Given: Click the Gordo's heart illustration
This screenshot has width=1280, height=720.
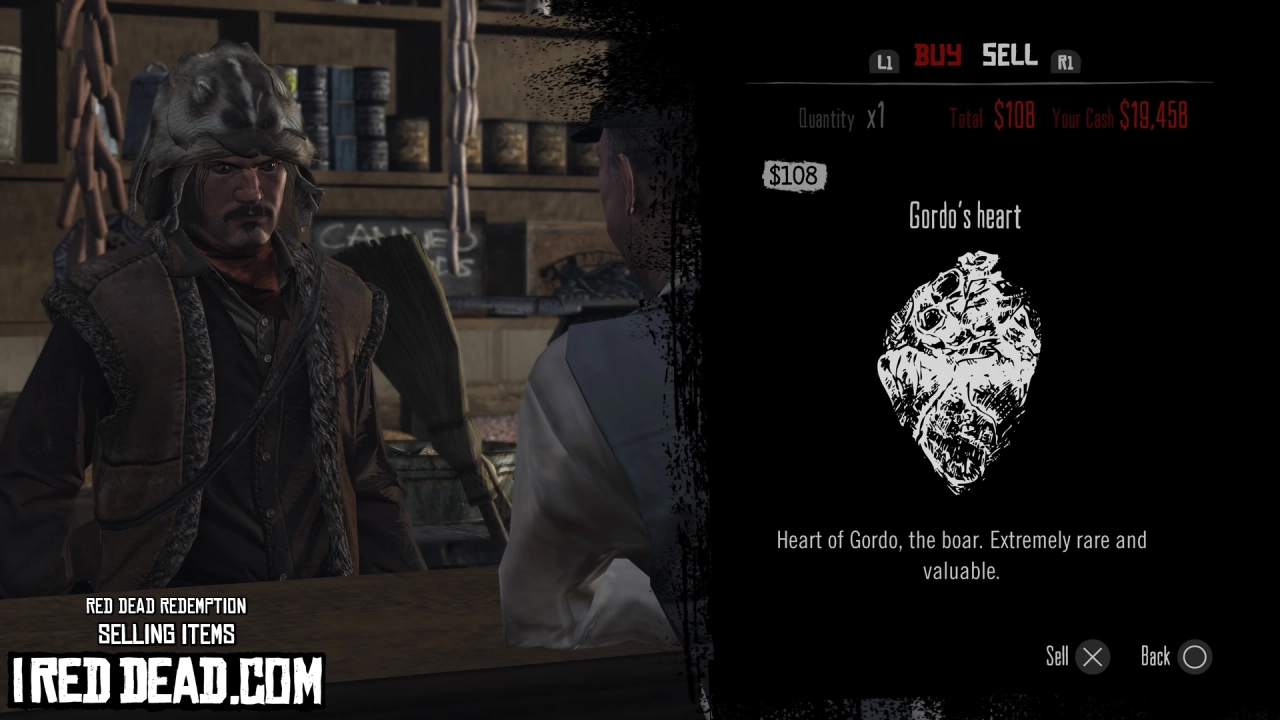Looking at the screenshot, I should (958, 370).
